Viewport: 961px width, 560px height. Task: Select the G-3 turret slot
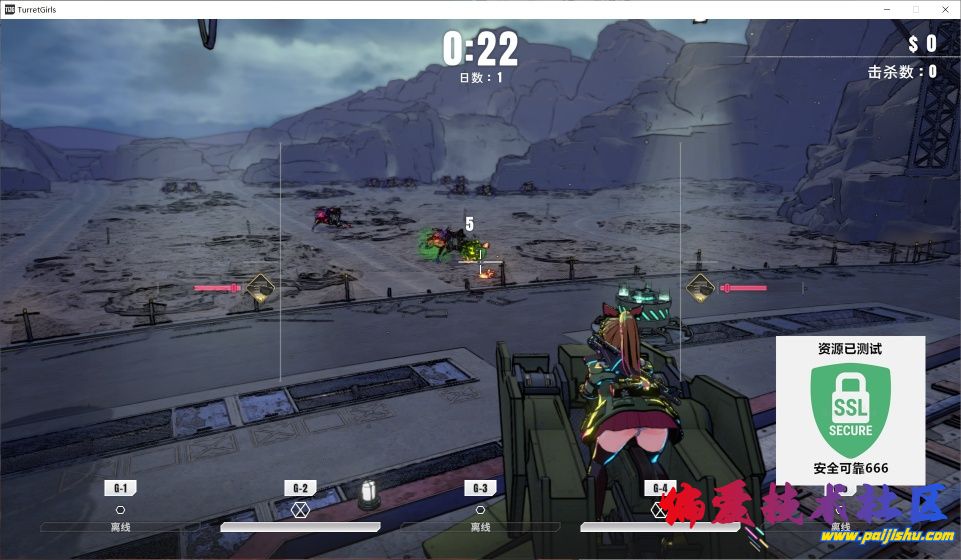point(480,489)
